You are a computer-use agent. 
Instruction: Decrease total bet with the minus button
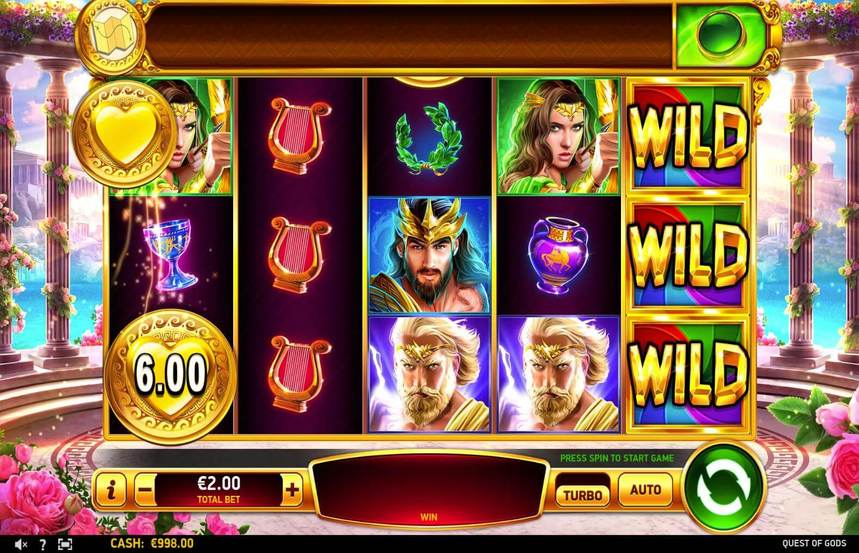click(144, 490)
